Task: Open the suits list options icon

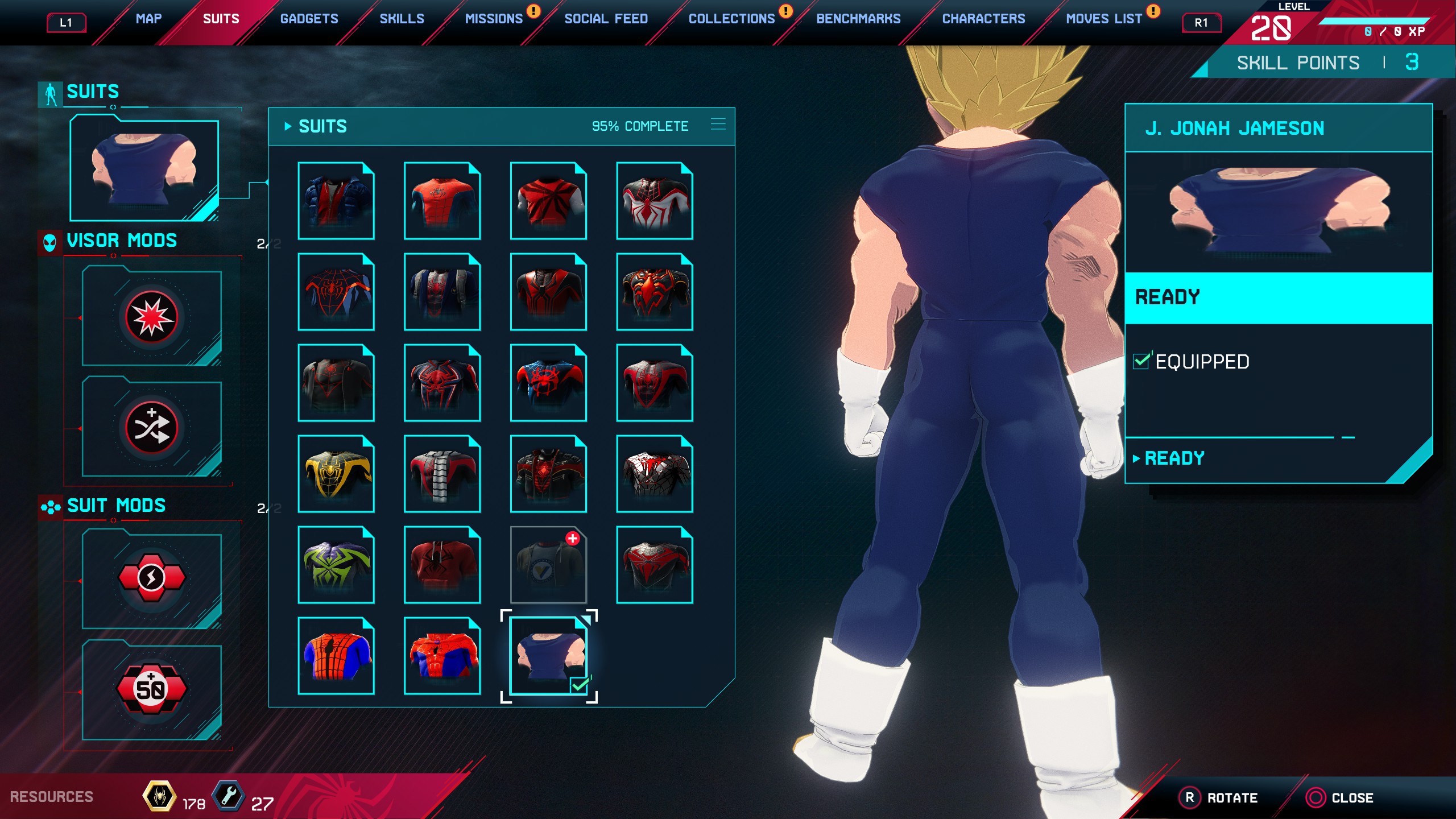Action: click(718, 125)
